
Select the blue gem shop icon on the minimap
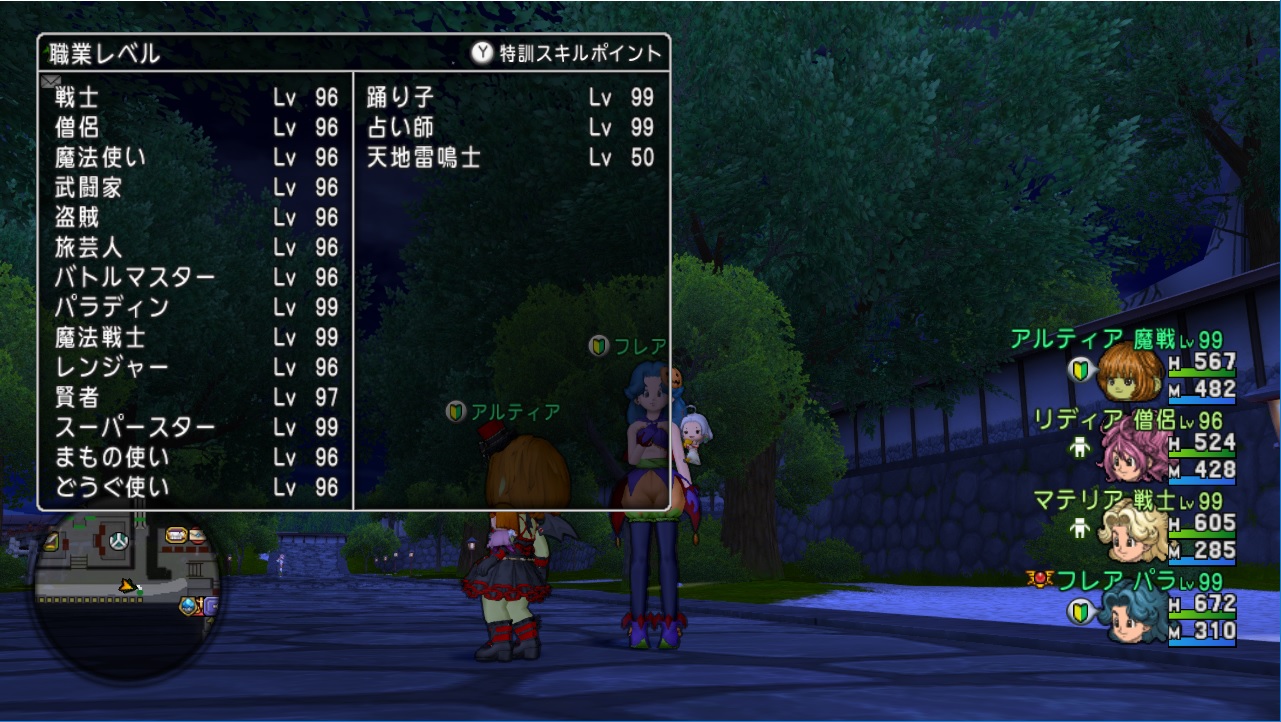click(188, 604)
